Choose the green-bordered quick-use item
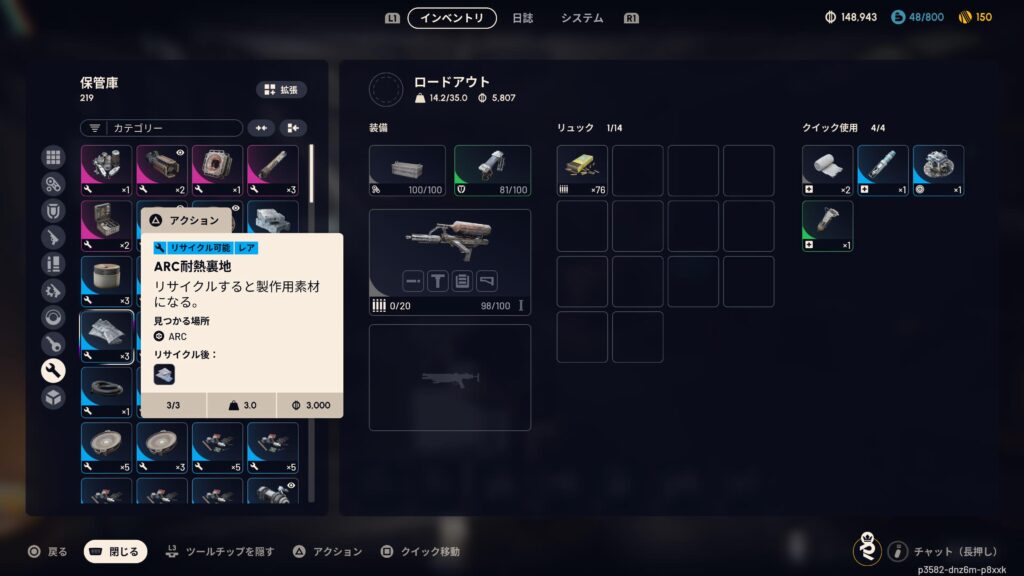The width and height of the screenshot is (1024, 576). 827,226
